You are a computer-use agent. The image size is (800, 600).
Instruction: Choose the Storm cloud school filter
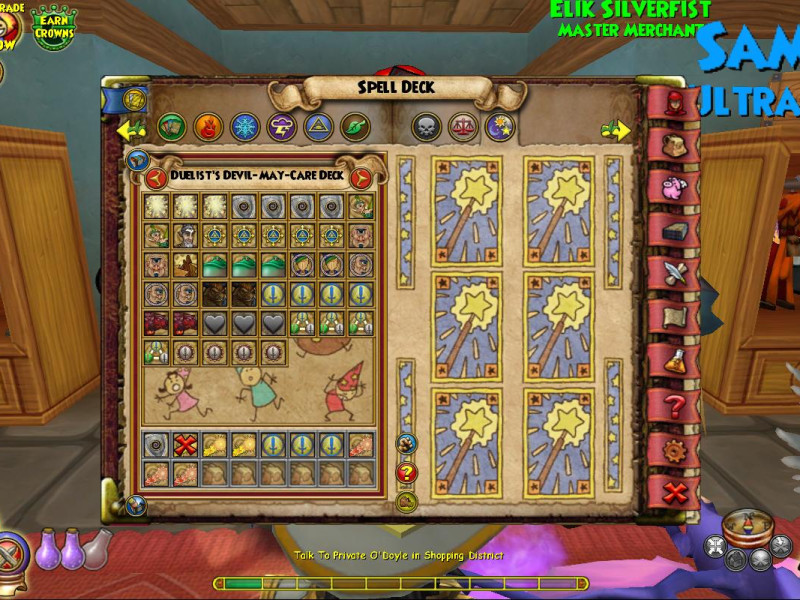(281, 126)
